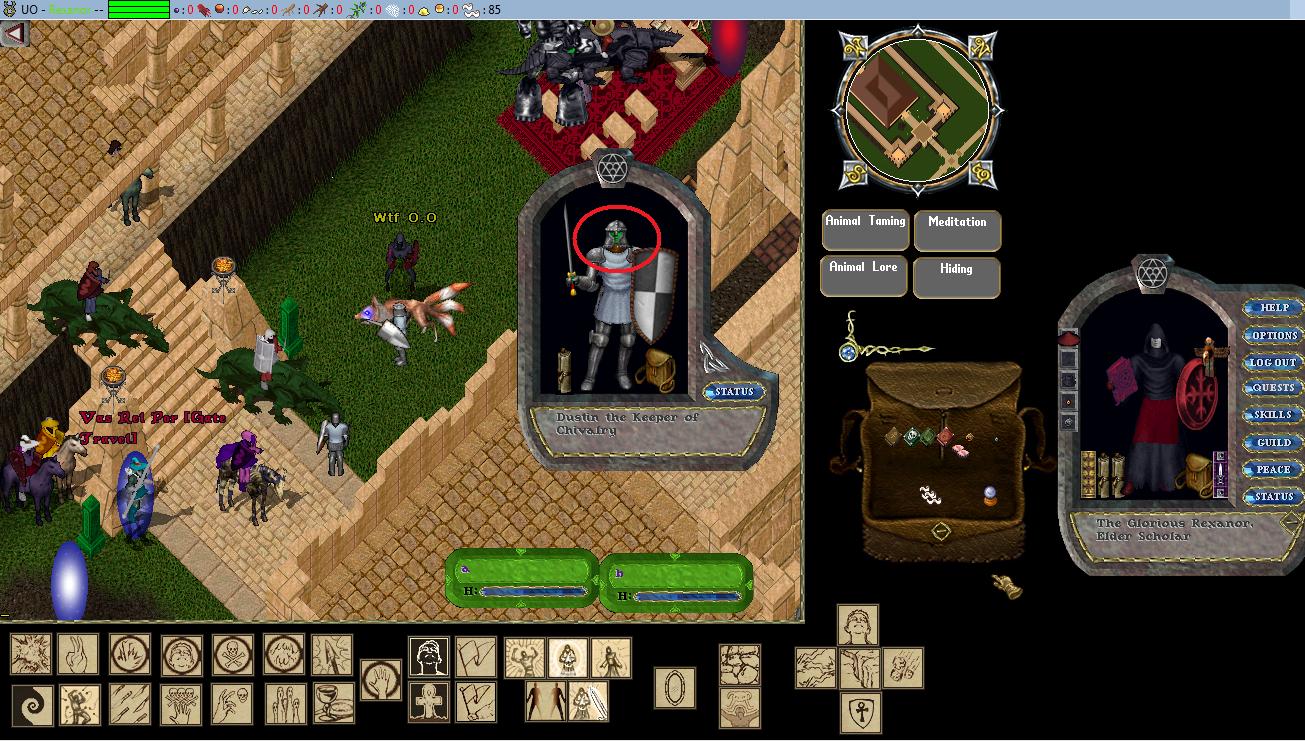Use the Animal Lore skill button

point(864,276)
